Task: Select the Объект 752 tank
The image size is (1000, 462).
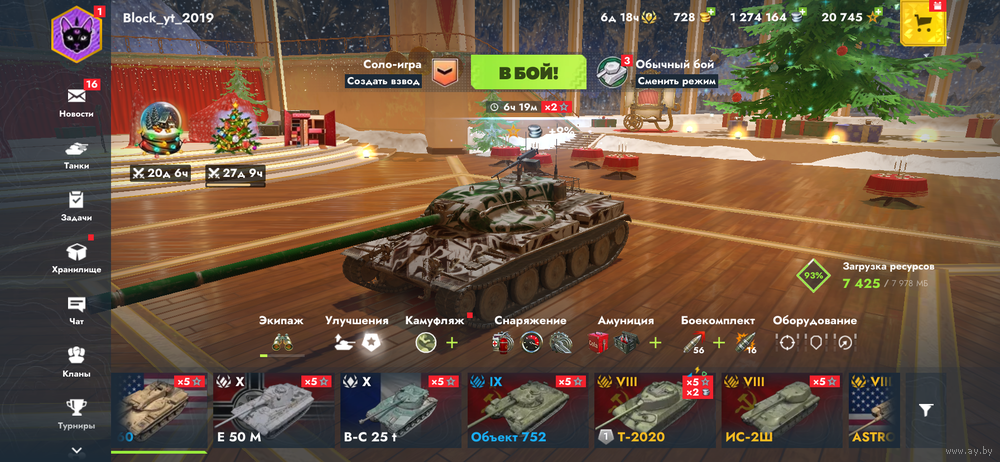Action: tap(526, 410)
